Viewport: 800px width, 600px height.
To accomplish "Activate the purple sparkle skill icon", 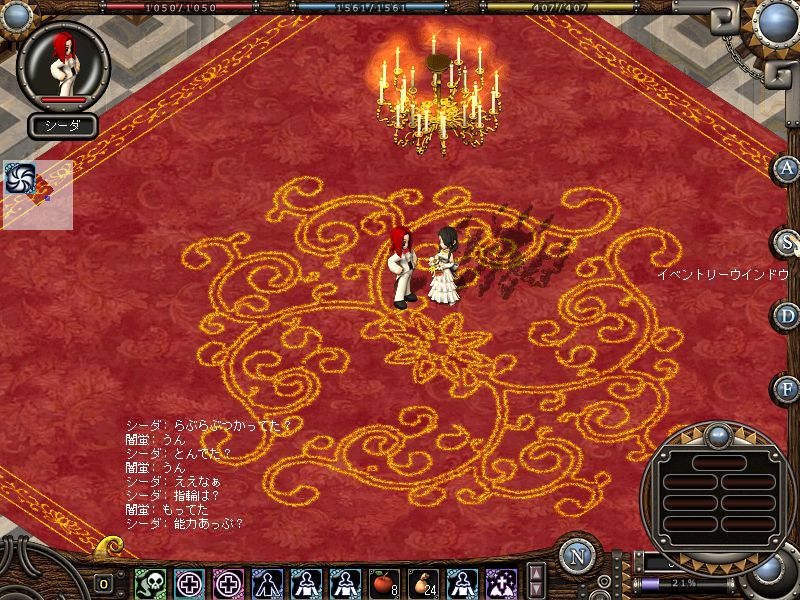I will [500, 583].
